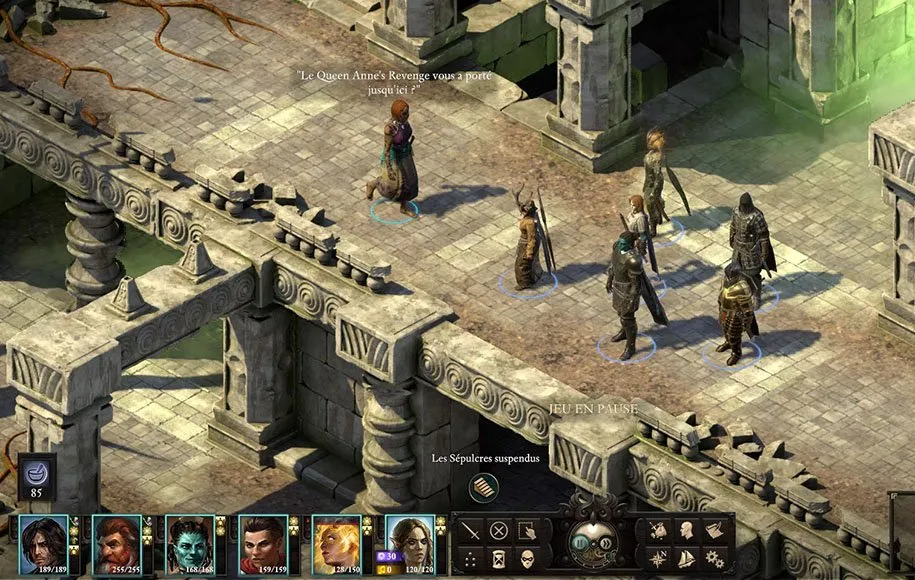Screen dimensions: 915x580
Task: Select the red-bearded dwarf portrait
Action: 117,543
